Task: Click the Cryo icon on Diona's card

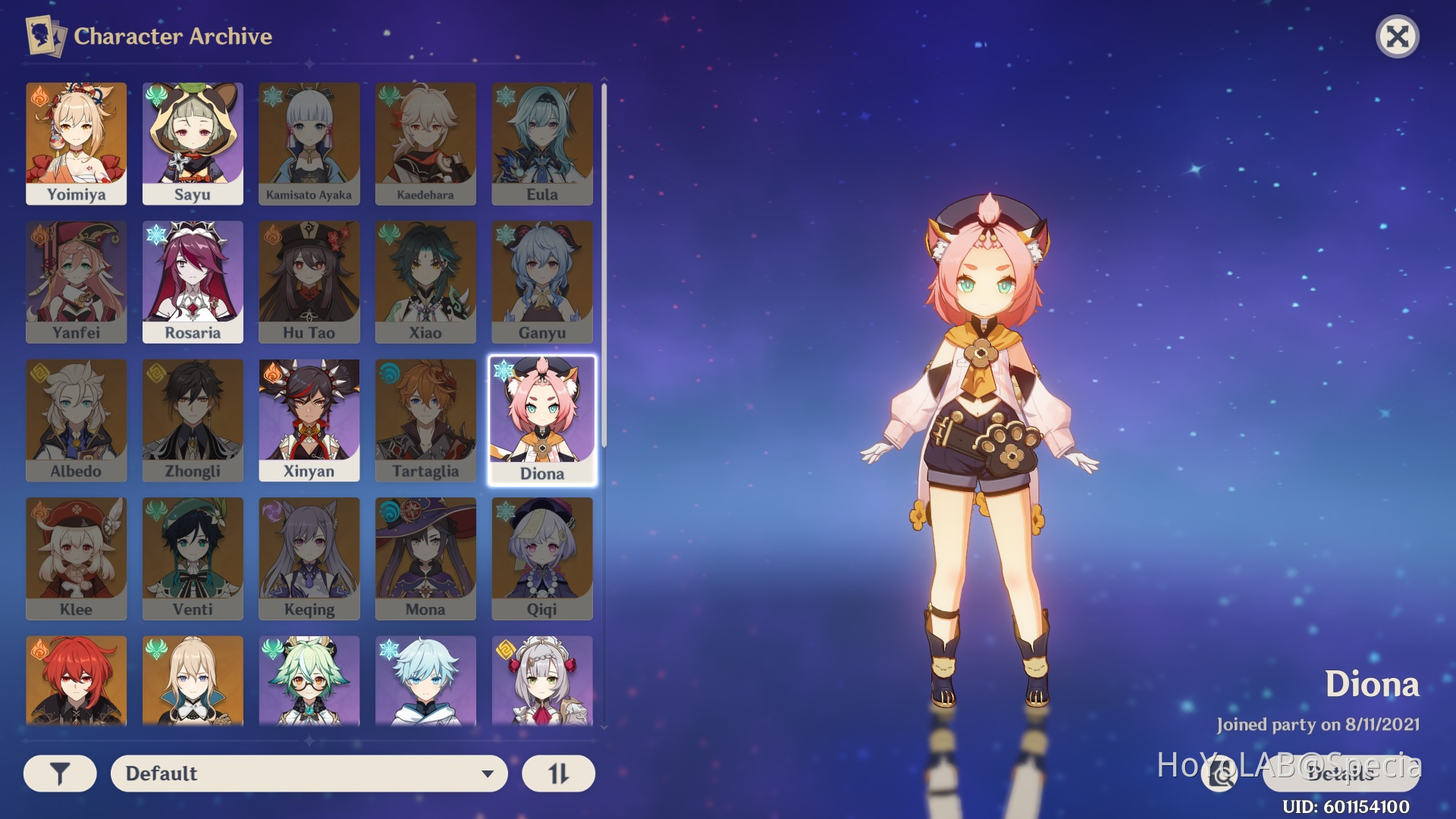Action: 505,372
